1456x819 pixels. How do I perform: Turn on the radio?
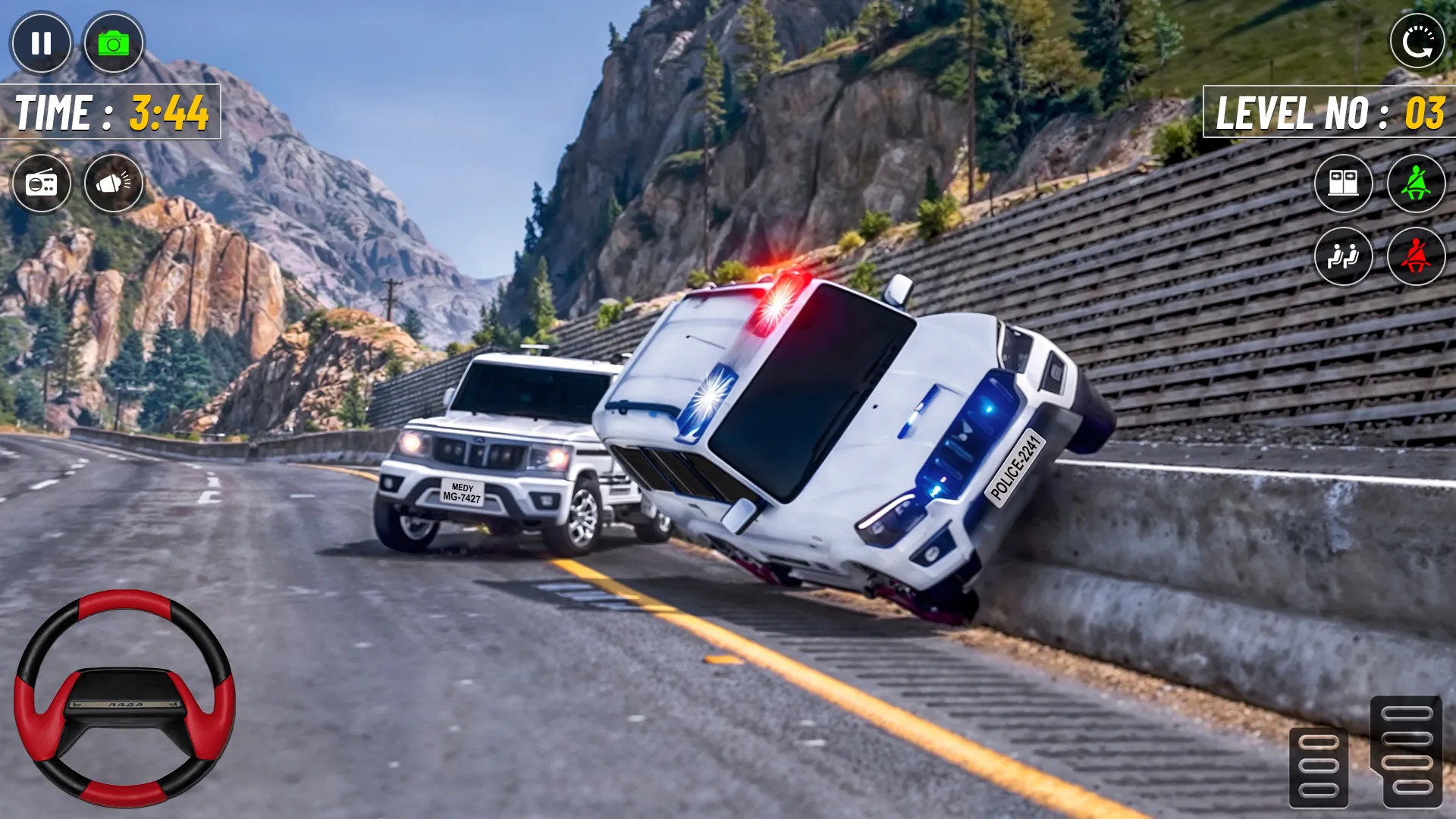click(x=42, y=184)
